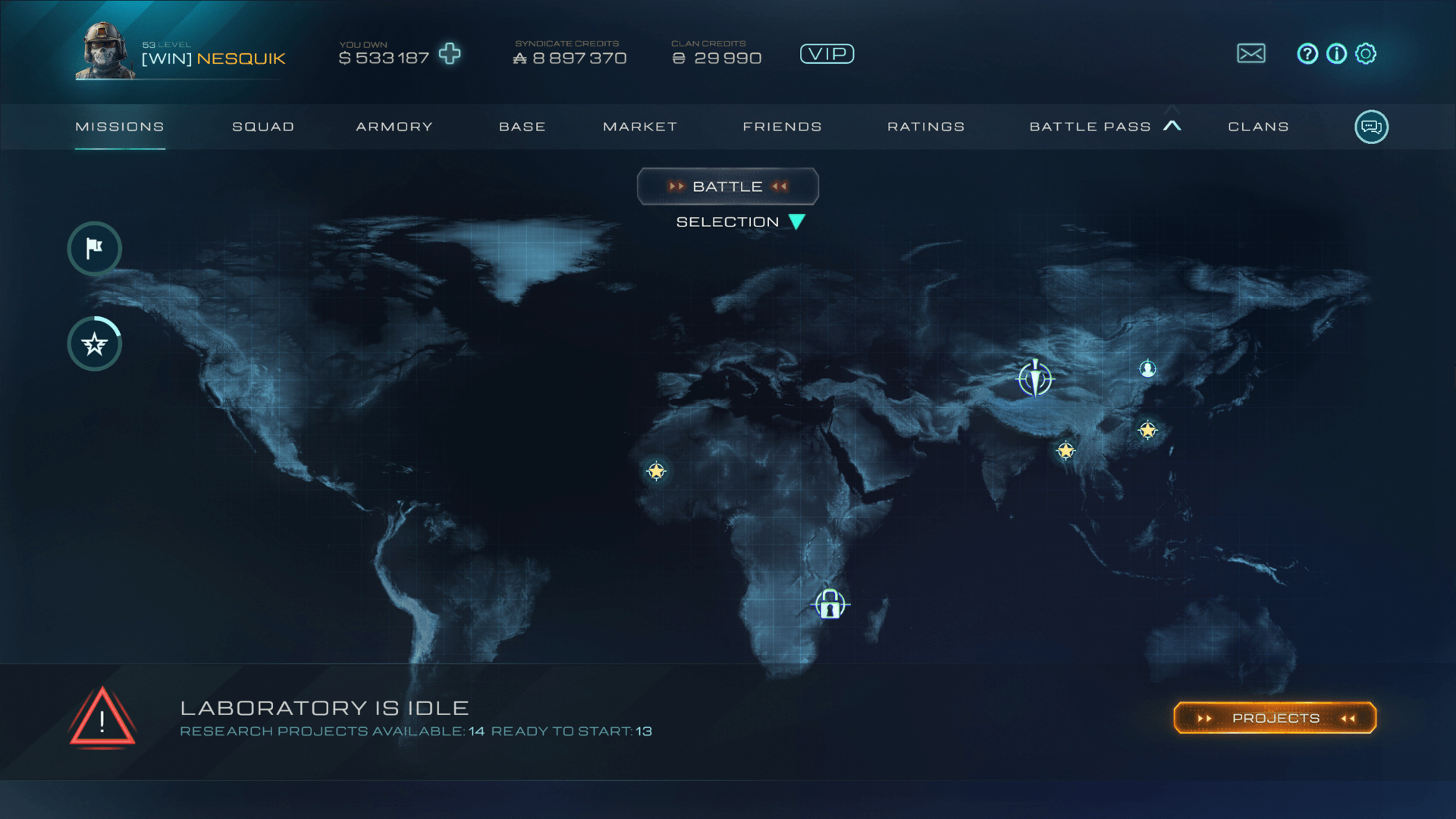The width and height of the screenshot is (1456, 819).
Task: Open the chat bubble button
Action: click(x=1371, y=127)
